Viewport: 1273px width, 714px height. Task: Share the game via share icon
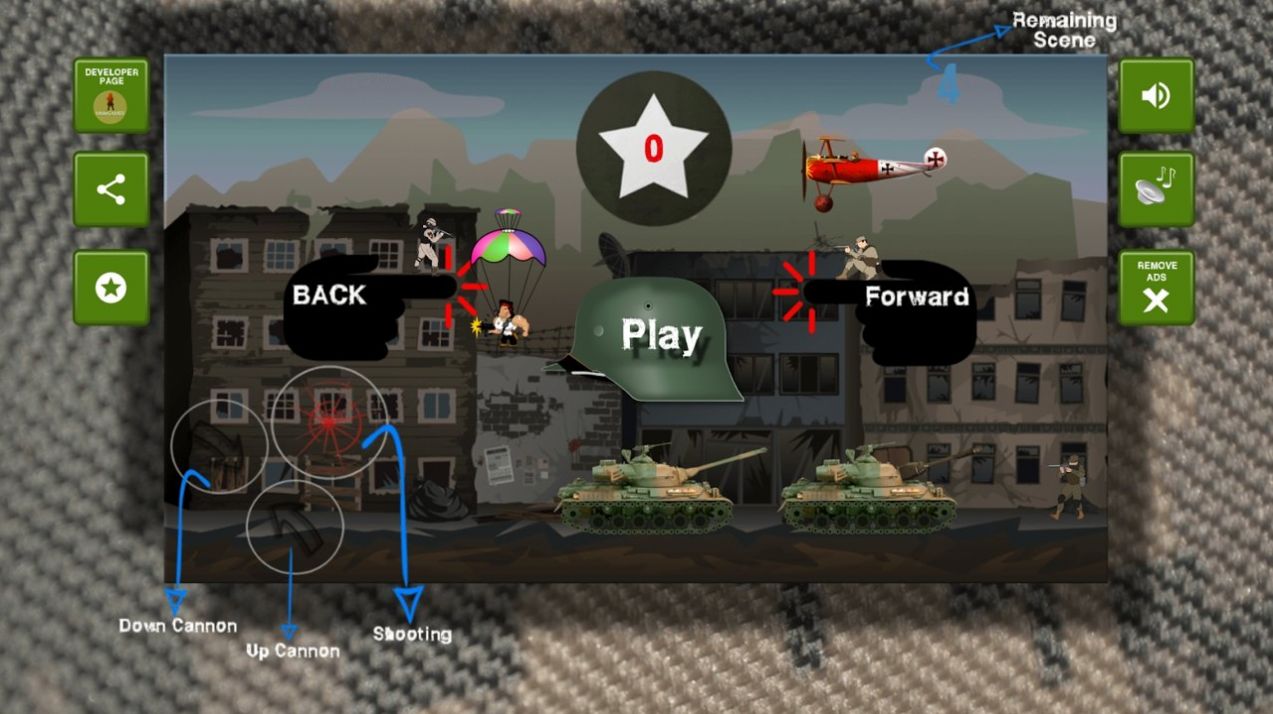coord(111,190)
